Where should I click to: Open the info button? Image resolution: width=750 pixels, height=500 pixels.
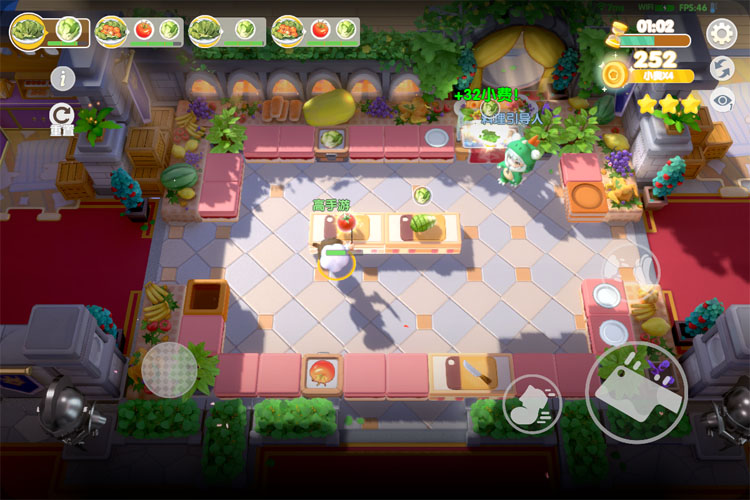[64, 77]
